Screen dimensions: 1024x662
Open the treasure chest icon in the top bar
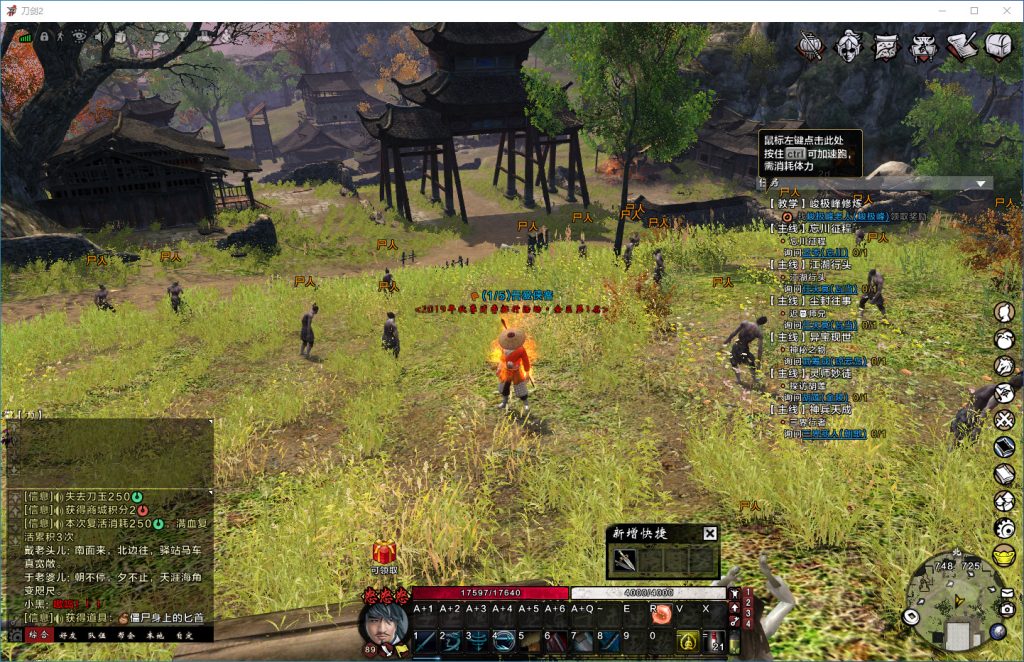[999, 46]
